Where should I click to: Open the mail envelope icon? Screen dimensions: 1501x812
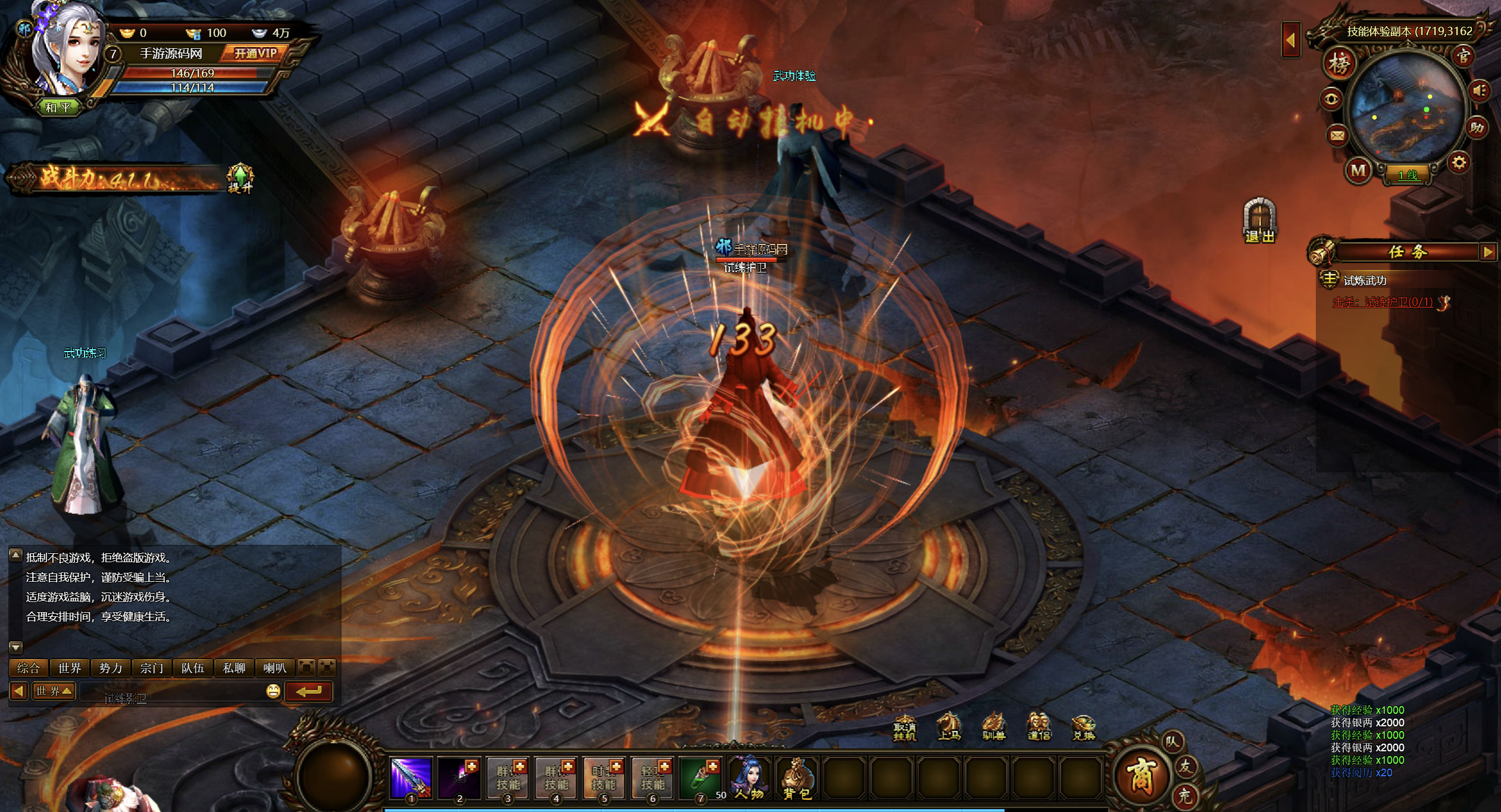click(x=1337, y=136)
